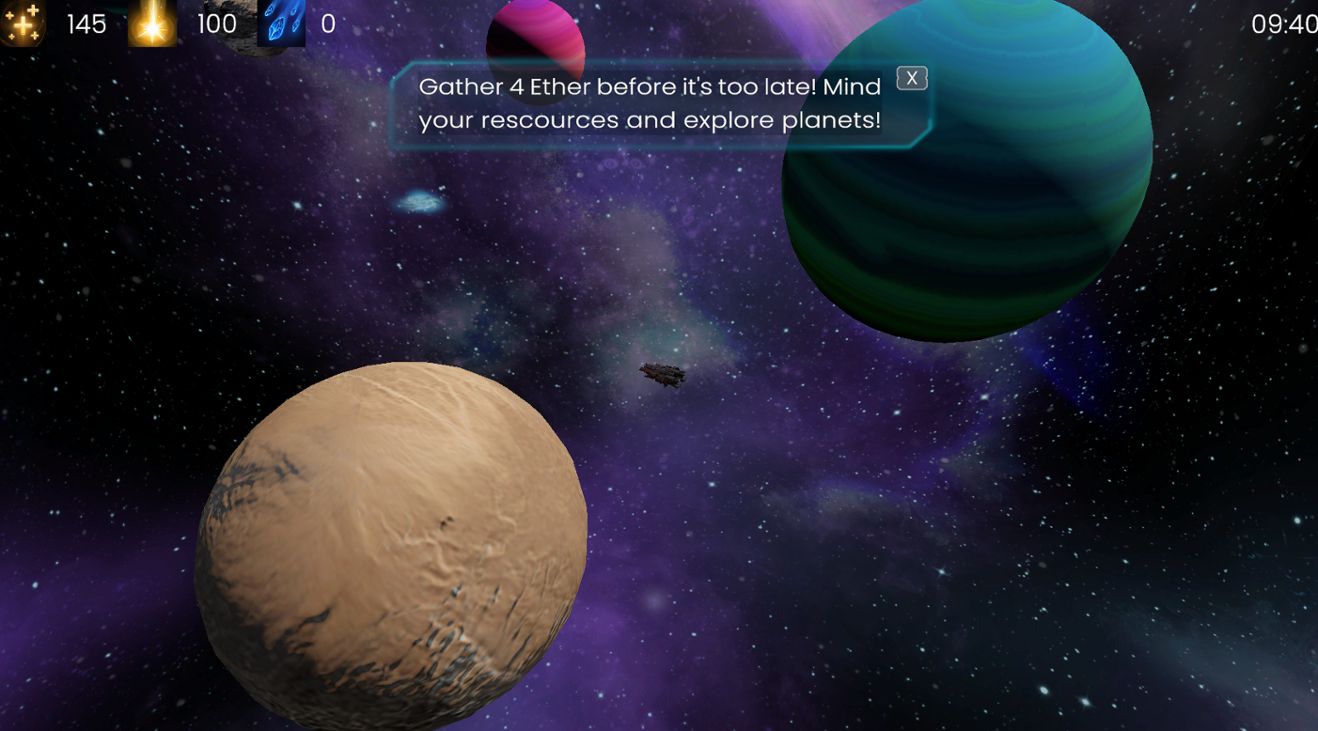Click the crystal counter showing 0

(326, 25)
